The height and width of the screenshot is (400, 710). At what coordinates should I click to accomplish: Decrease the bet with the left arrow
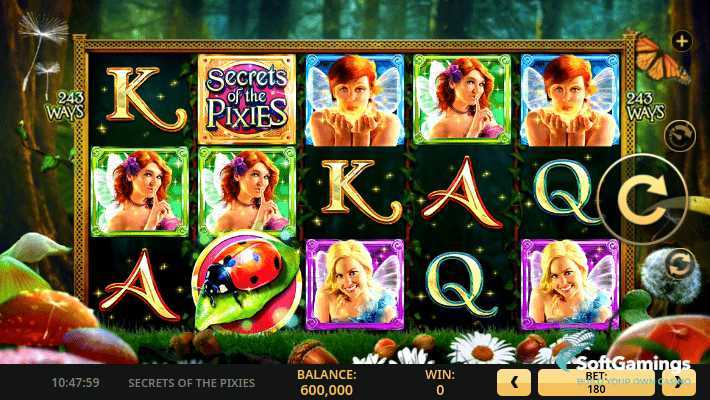[x=513, y=382]
